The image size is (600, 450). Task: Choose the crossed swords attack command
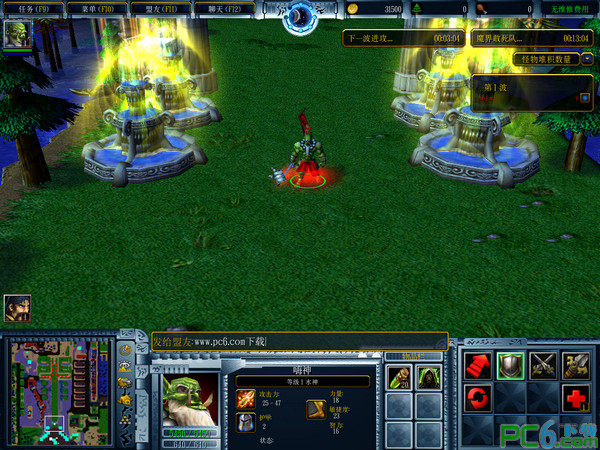point(543,365)
